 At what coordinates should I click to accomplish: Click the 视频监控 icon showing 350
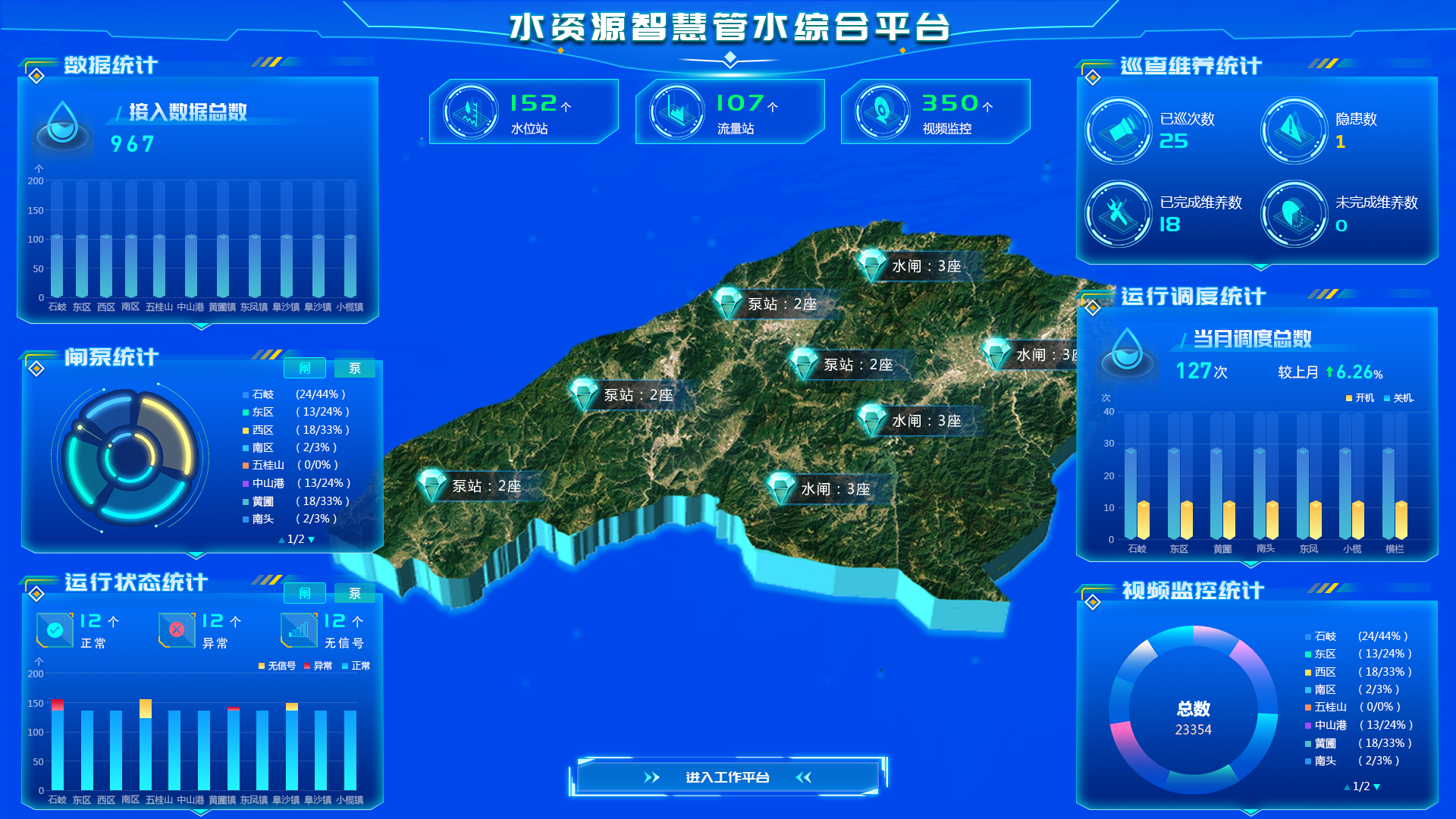point(882,111)
